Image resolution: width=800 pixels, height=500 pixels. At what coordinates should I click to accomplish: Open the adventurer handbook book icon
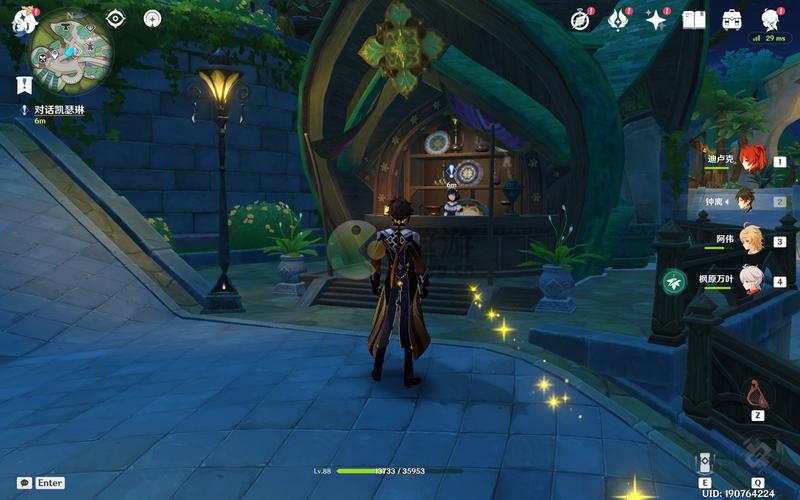[694, 19]
